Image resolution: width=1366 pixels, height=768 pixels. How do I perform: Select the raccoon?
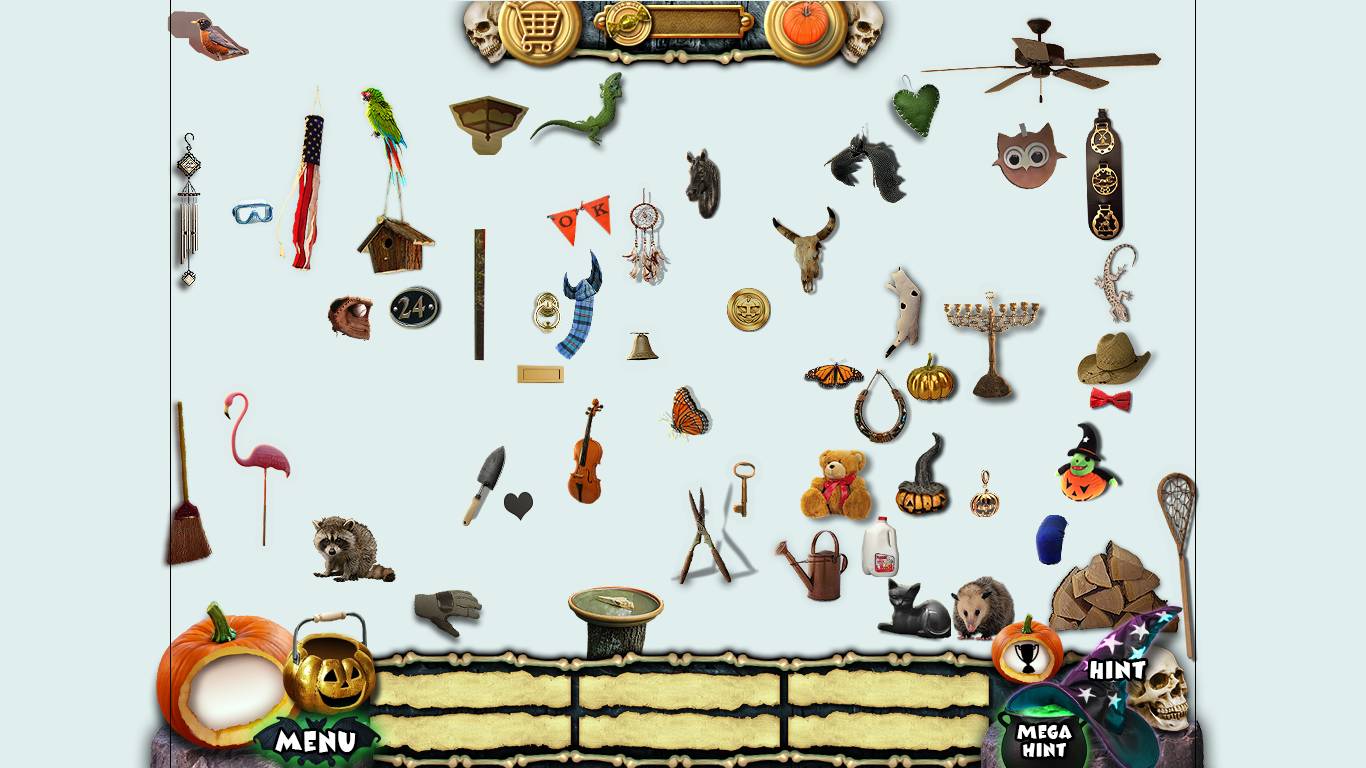pyautogui.click(x=348, y=549)
